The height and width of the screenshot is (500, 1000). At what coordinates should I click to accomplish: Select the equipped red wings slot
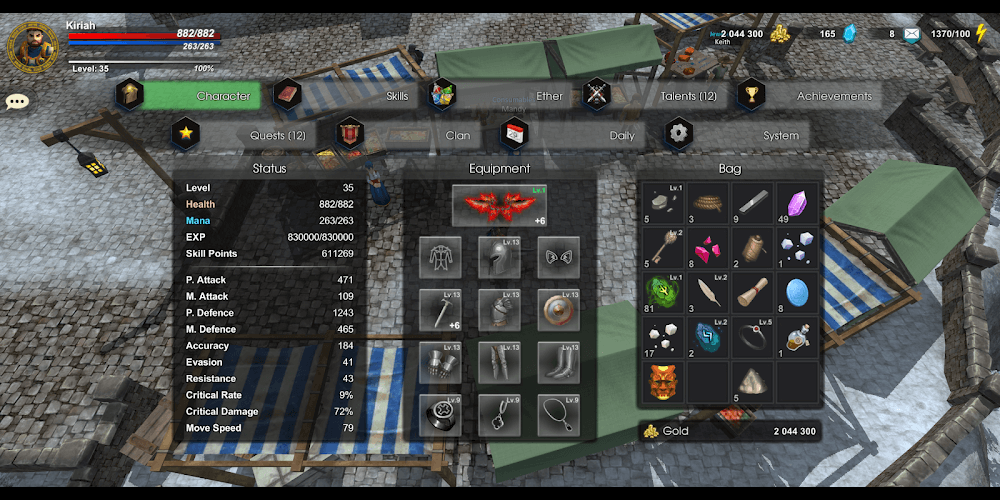tap(500, 205)
